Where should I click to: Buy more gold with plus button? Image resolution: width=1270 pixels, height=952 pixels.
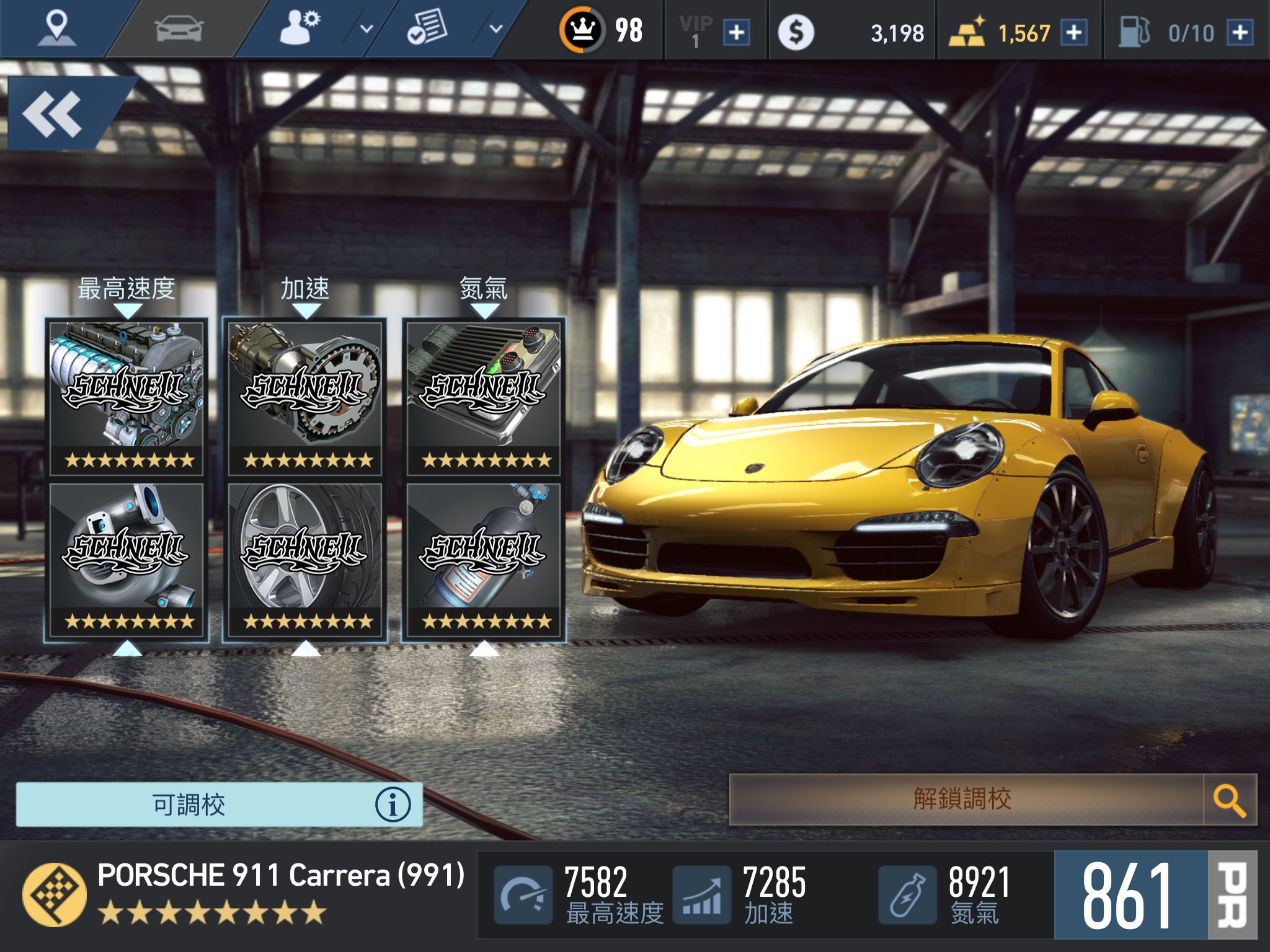1074,32
